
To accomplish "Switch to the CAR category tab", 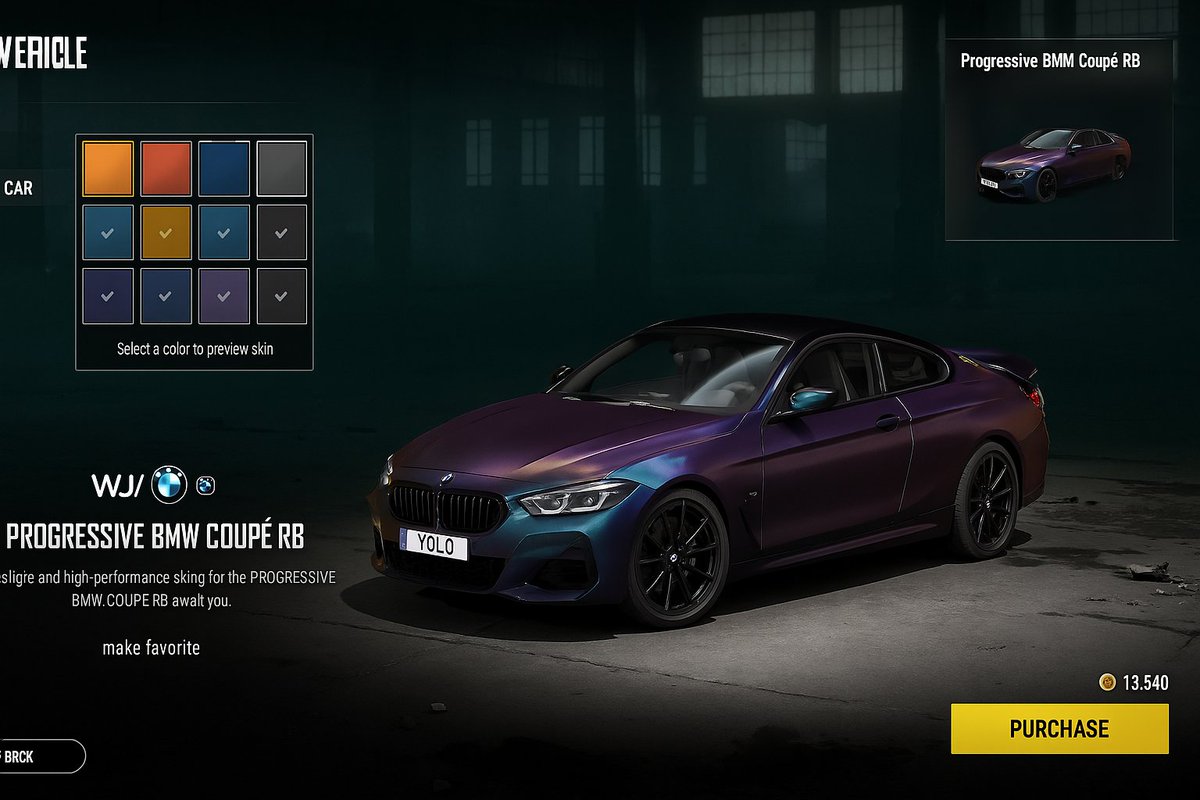I will coord(18,187).
